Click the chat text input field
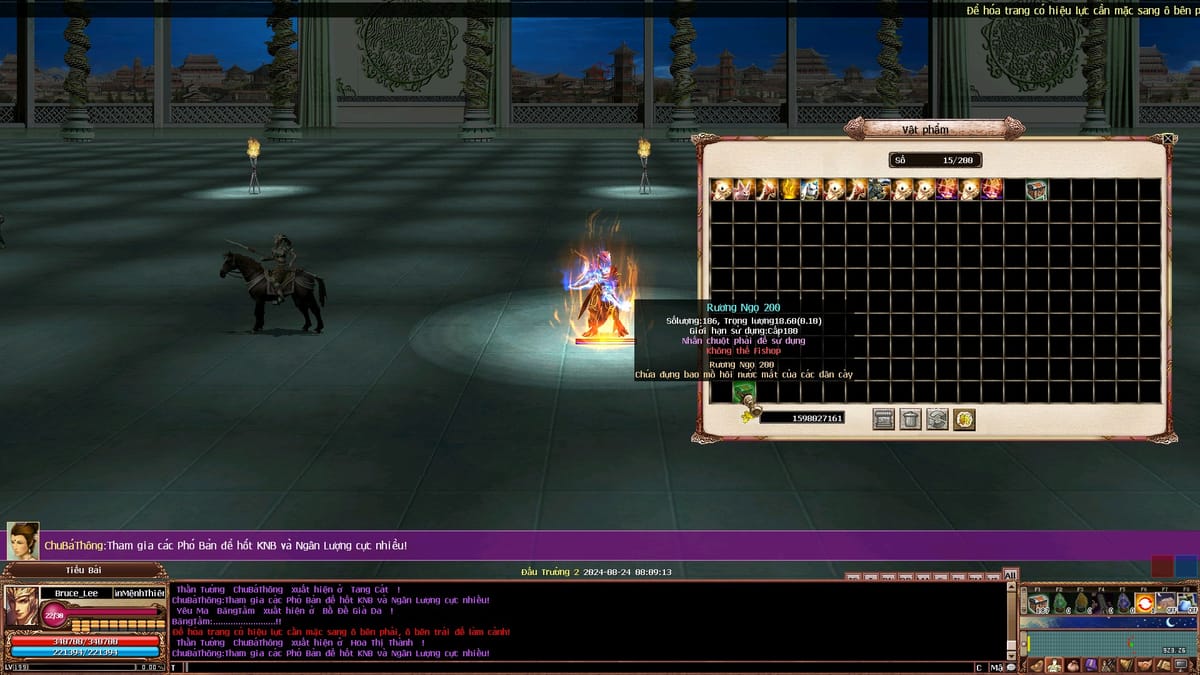Viewport: 1200px width, 675px height. click(570, 667)
